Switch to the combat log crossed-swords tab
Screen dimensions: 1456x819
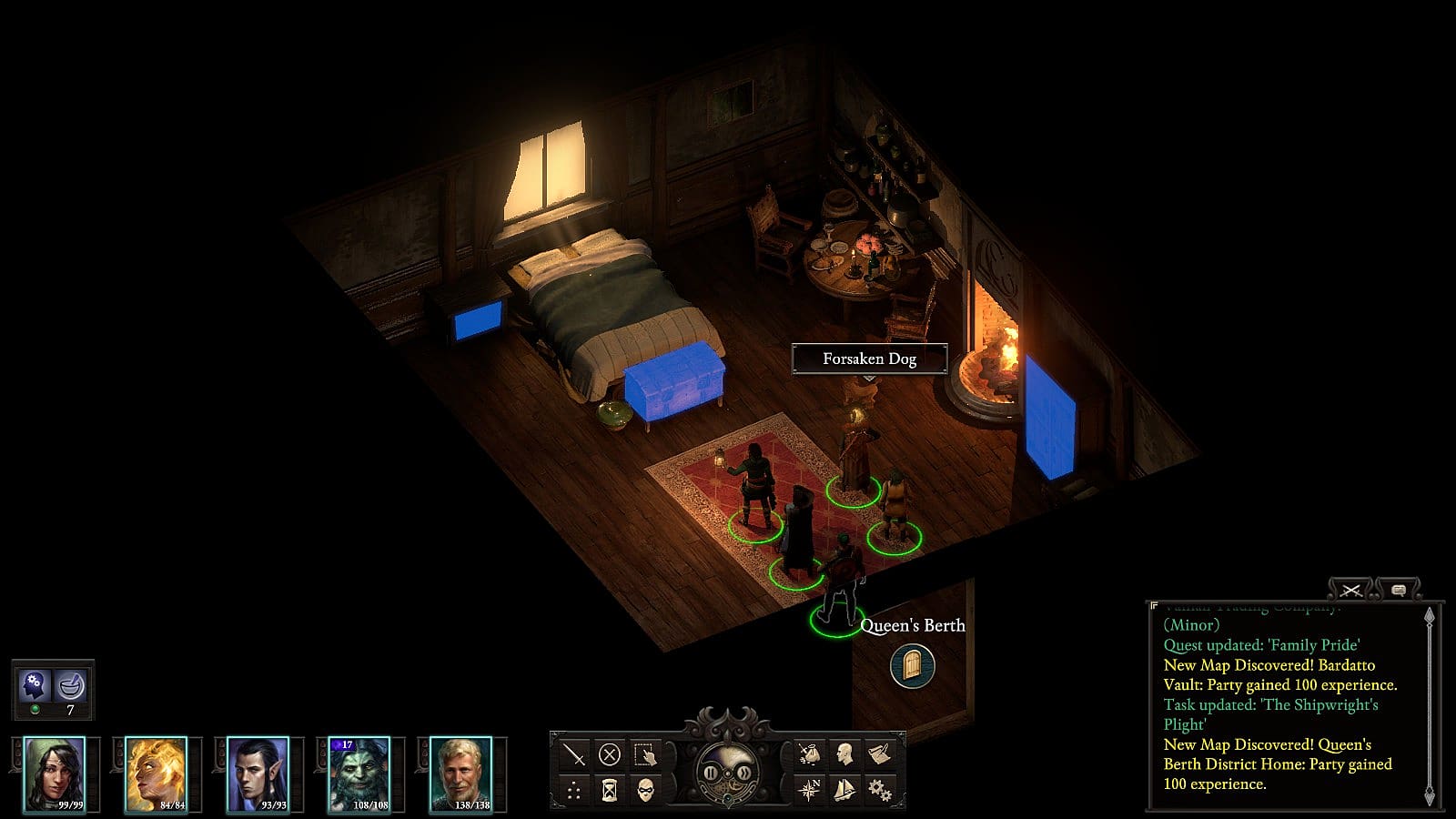pyautogui.click(x=1351, y=591)
